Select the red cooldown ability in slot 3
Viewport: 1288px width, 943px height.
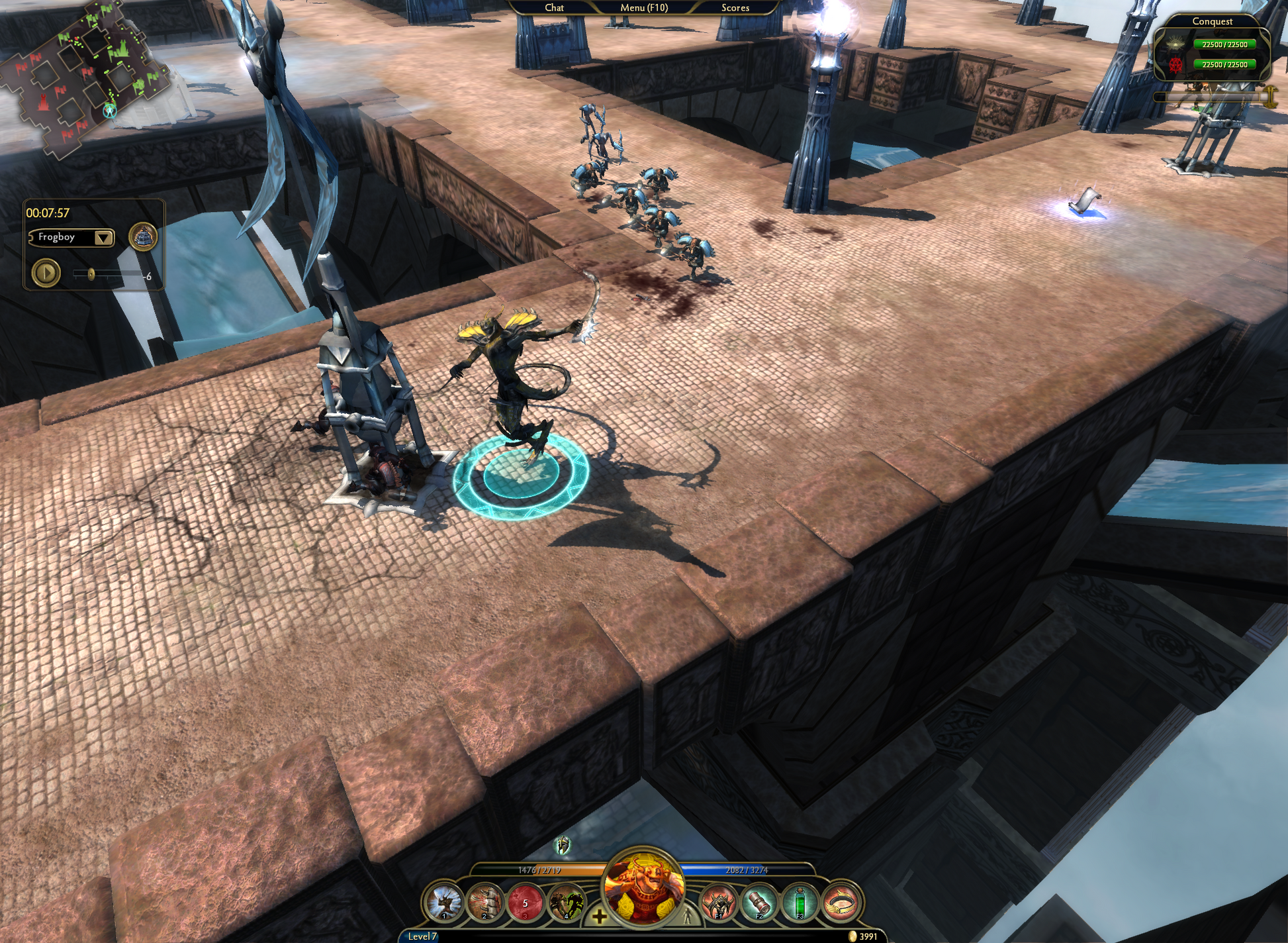point(525,902)
